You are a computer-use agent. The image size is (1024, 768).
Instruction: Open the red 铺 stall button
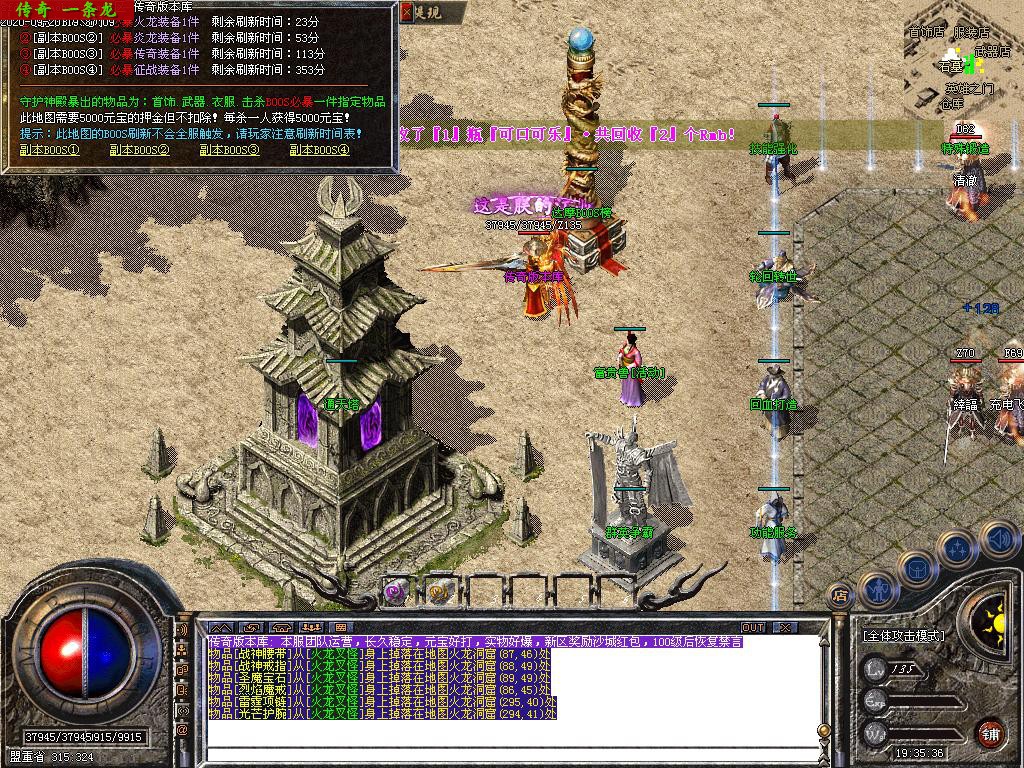pyautogui.click(x=990, y=733)
